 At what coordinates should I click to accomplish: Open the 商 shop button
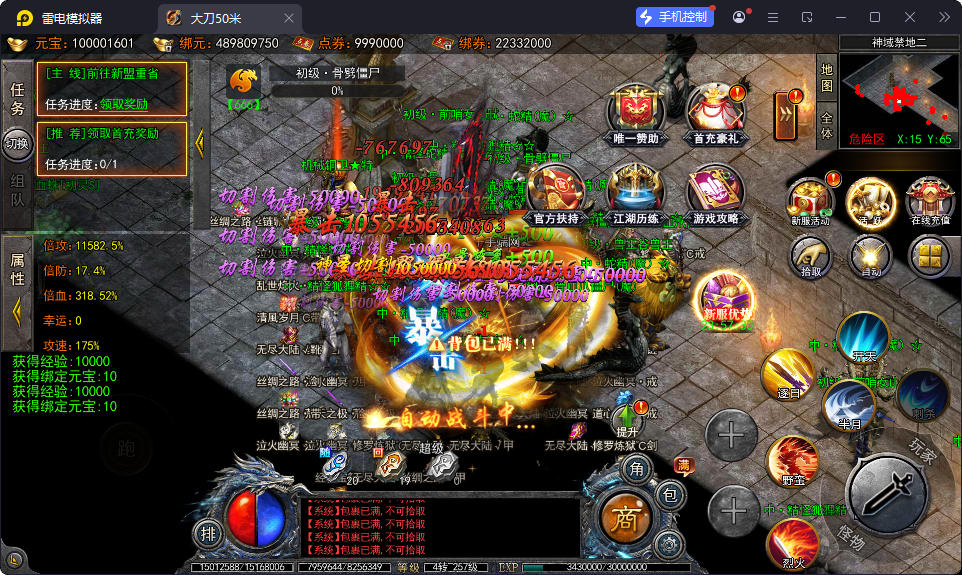(625, 516)
